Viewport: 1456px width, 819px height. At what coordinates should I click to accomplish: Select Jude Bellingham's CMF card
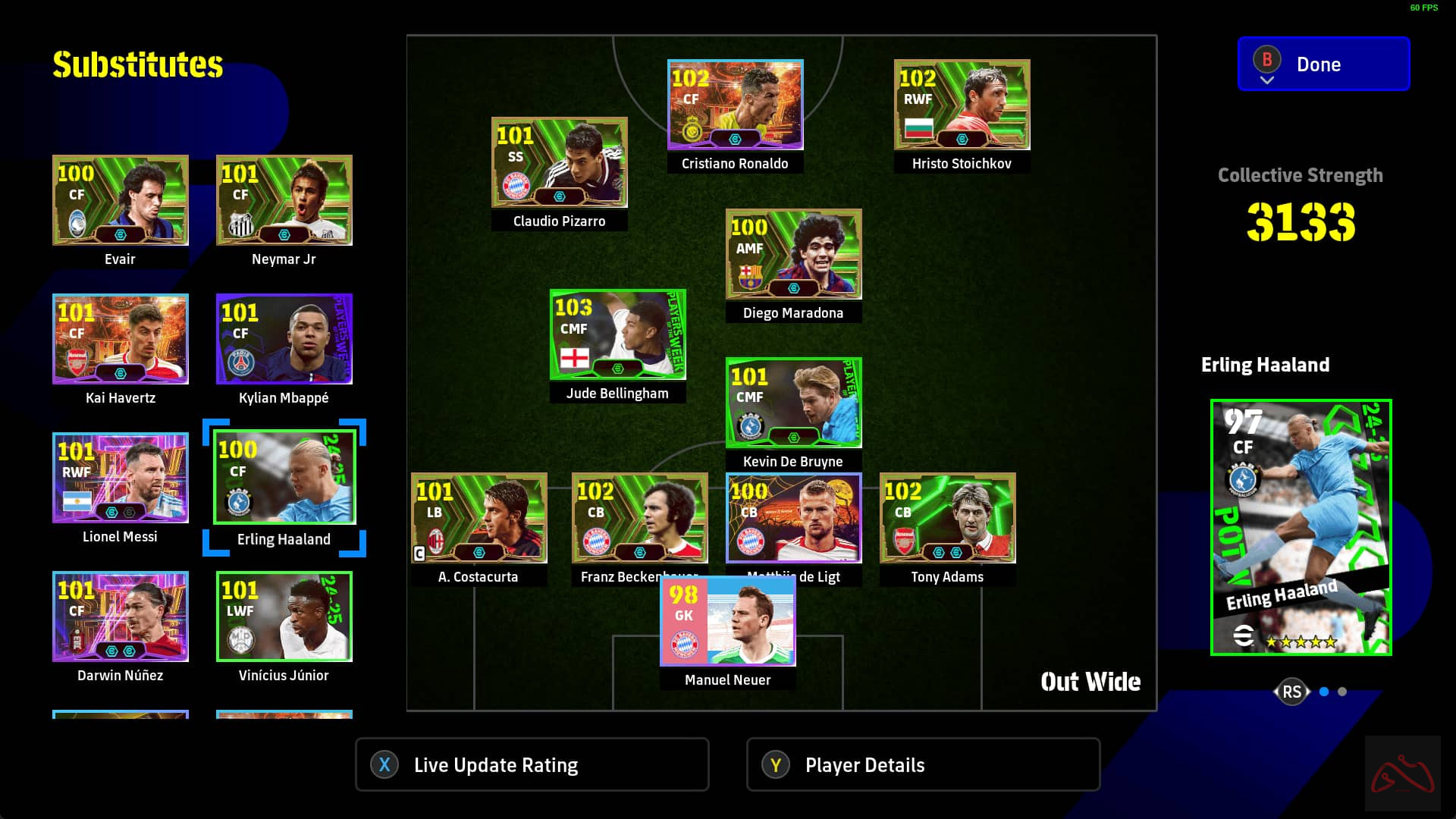[x=617, y=334]
